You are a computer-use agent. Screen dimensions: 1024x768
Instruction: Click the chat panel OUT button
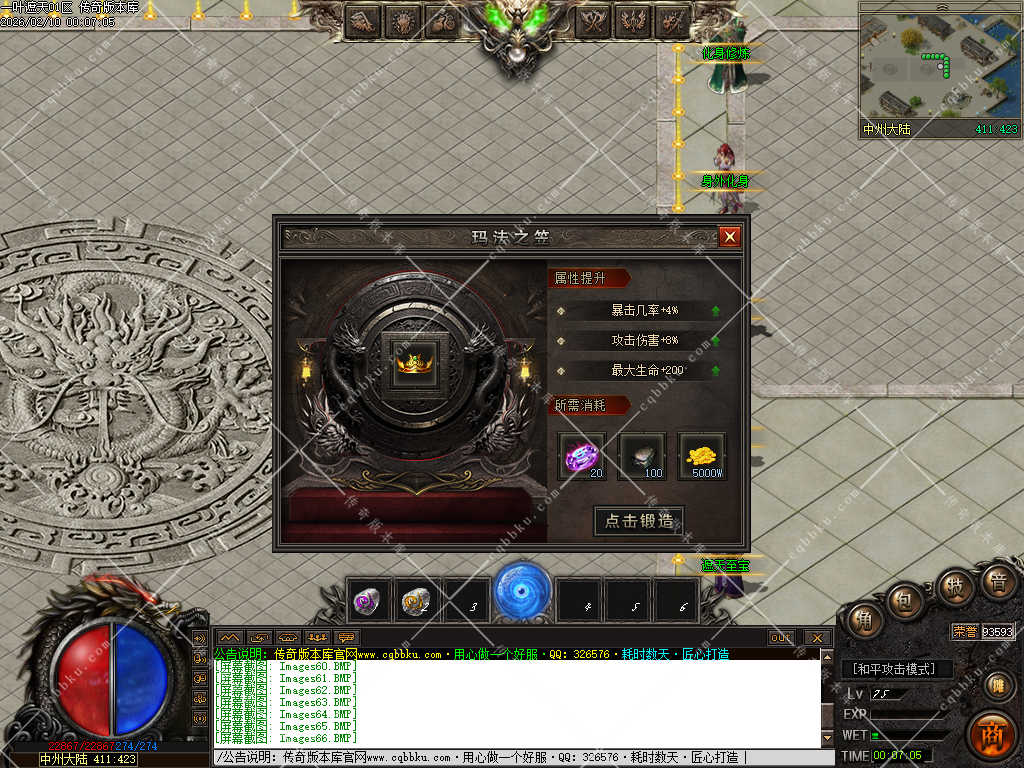(x=781, y=637)
